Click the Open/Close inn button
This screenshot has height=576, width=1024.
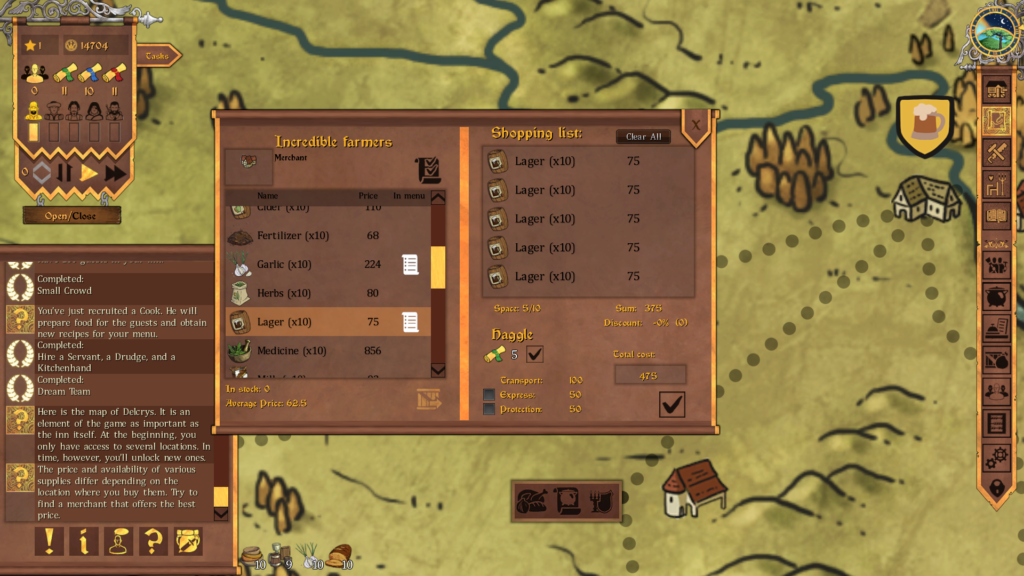tap(71, 215)
